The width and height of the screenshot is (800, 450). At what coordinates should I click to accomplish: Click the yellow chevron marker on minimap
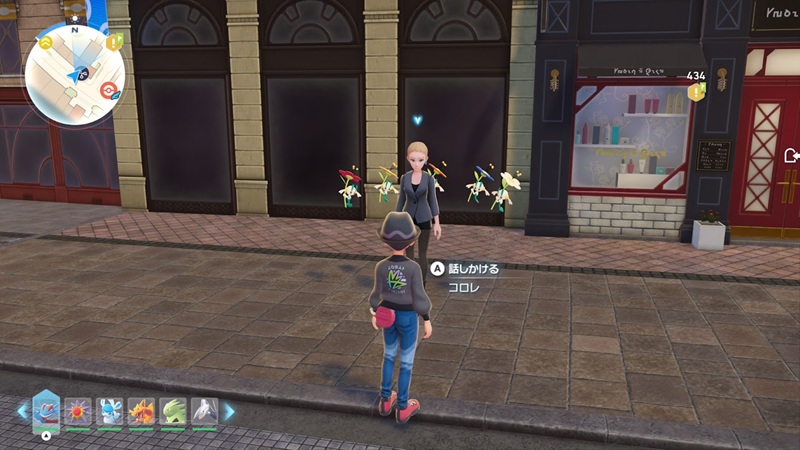[x=46, y=43]
